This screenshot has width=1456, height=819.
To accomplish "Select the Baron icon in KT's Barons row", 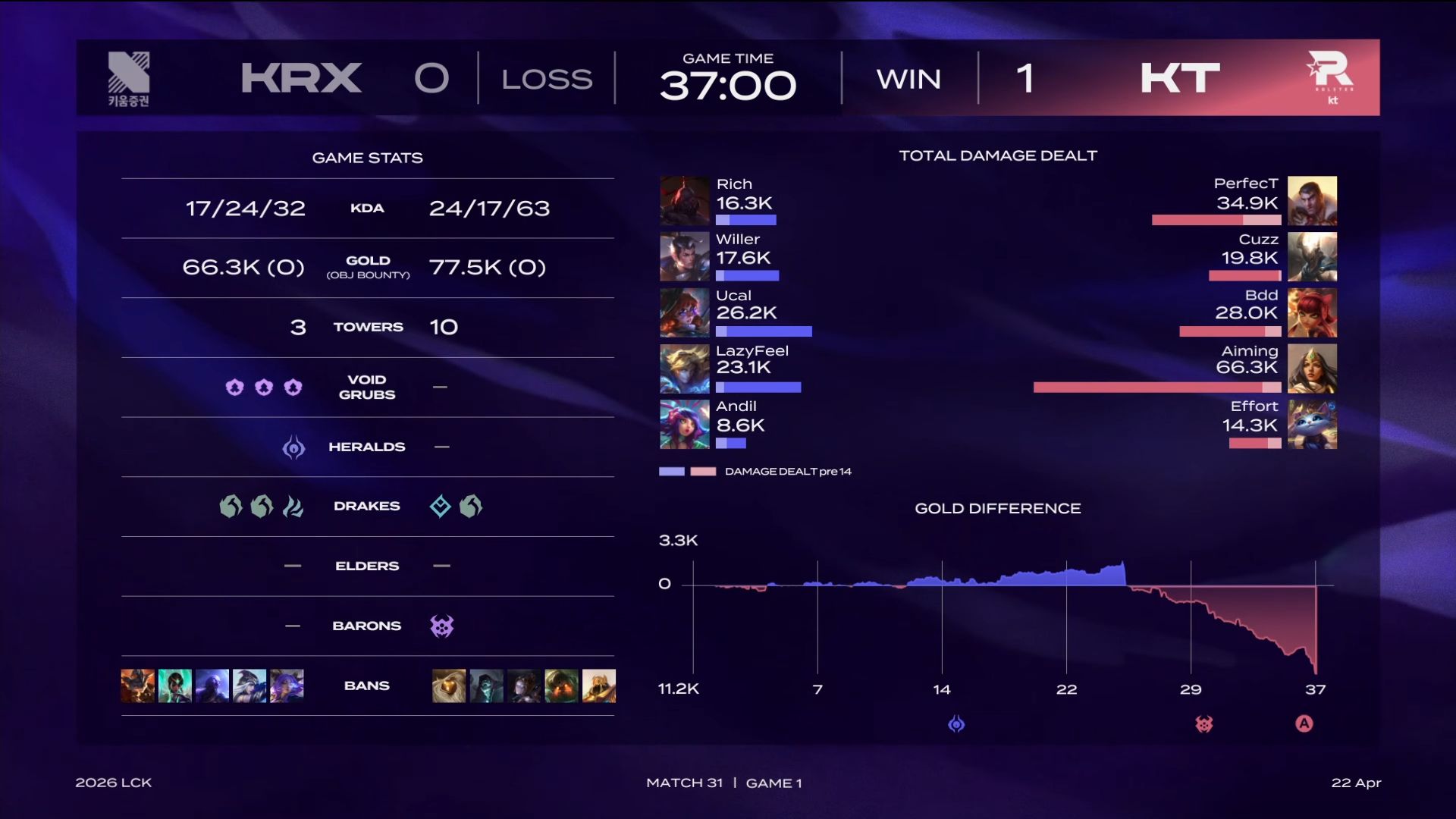I will pyautogui.click(x=442, y=626).
